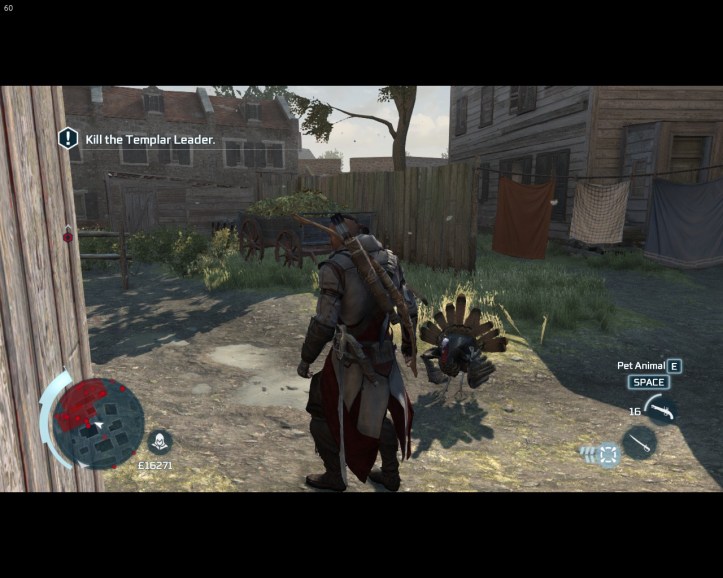Click the light-blue target reticle icon
723x578 pixels.
(x=608, y=455)
